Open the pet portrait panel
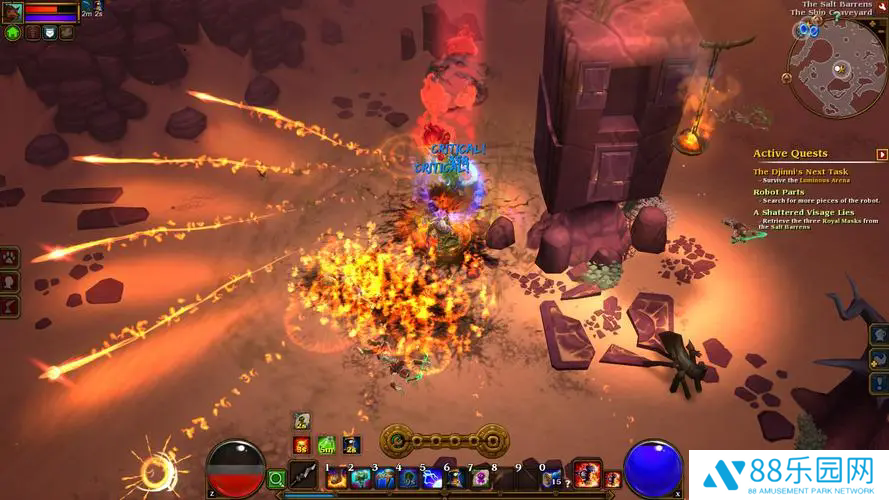The width and height of the screenshot is (889, 500). [13, 11]
